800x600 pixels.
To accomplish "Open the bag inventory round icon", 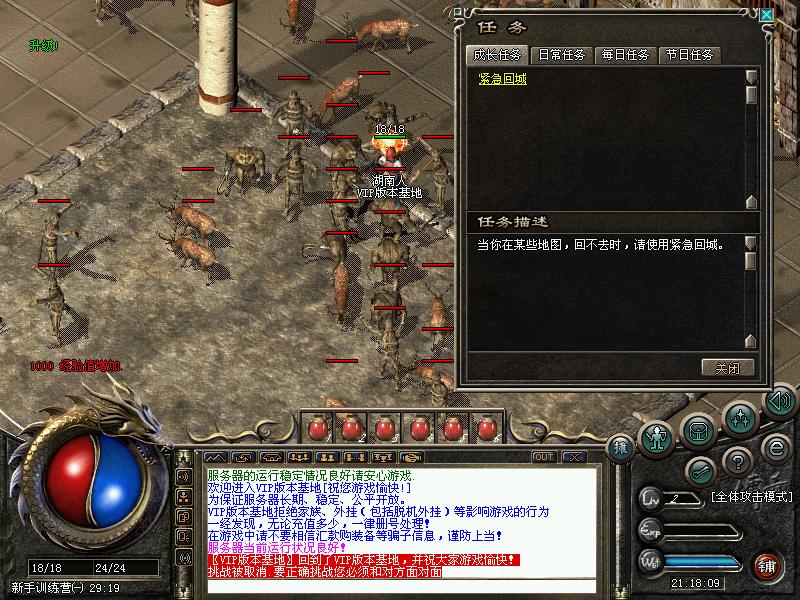I will click(x=698, y=429).
